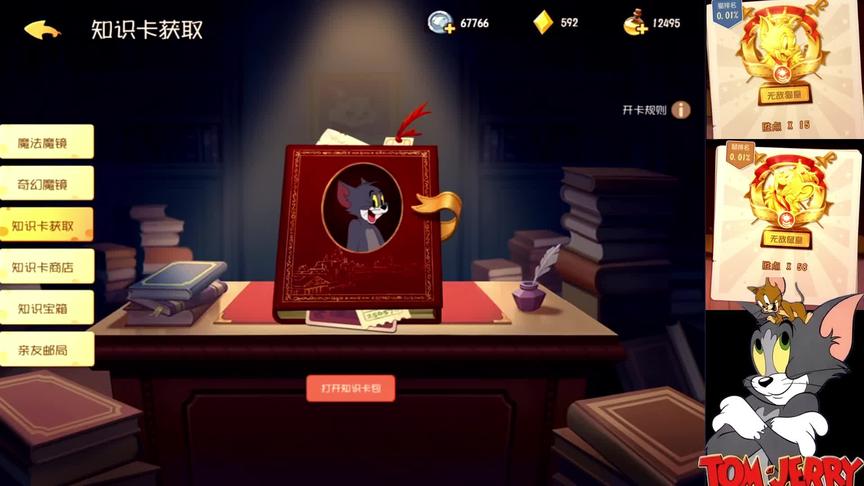The image size is (864, 486).
Task: Switch to the 奇幻魔镜 tab
Action: (x=46, y=184)
